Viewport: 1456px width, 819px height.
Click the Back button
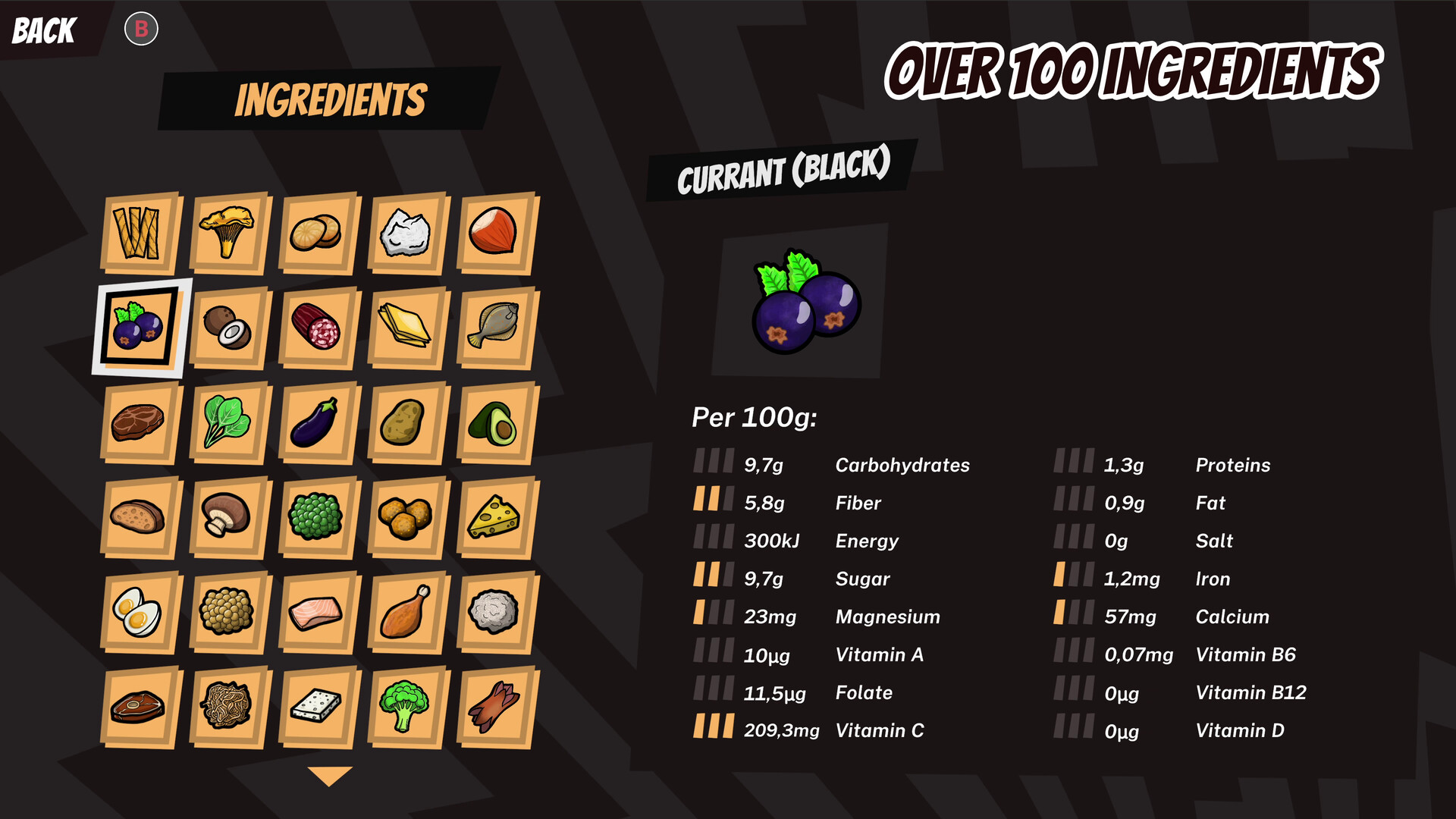coord(42,30)
